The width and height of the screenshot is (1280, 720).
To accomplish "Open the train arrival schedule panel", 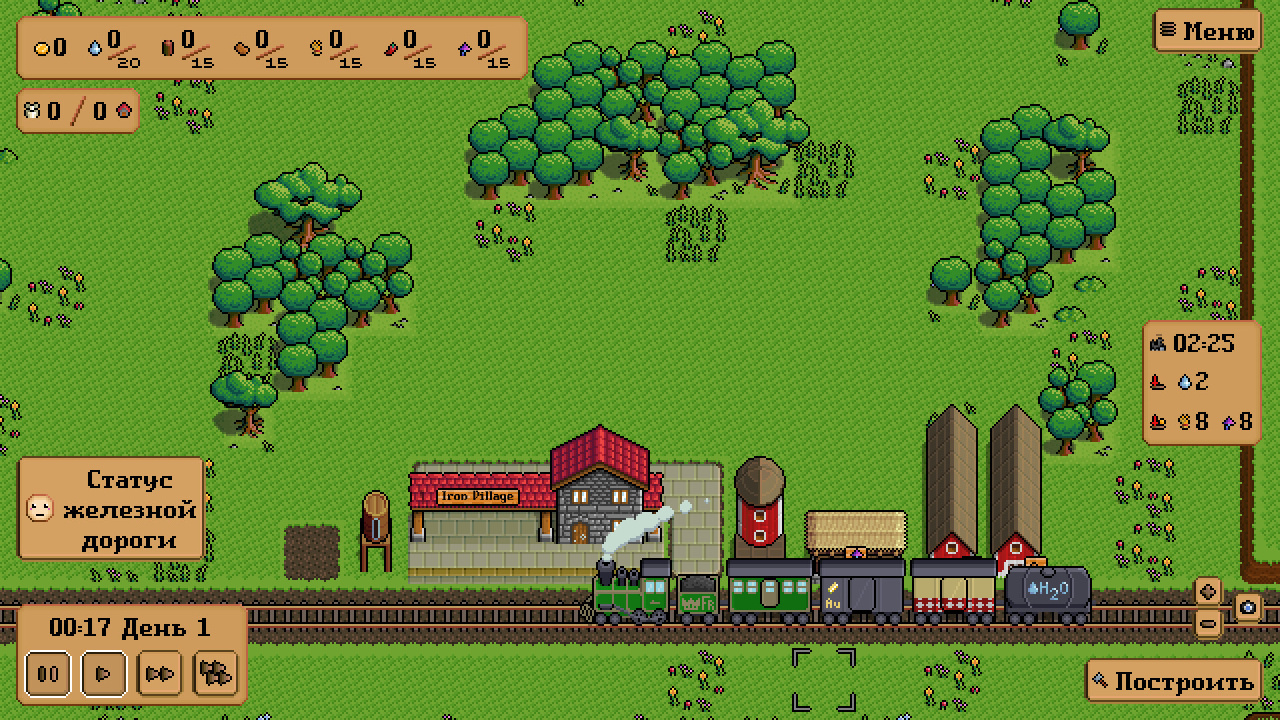I will [x=1201, y=383].
